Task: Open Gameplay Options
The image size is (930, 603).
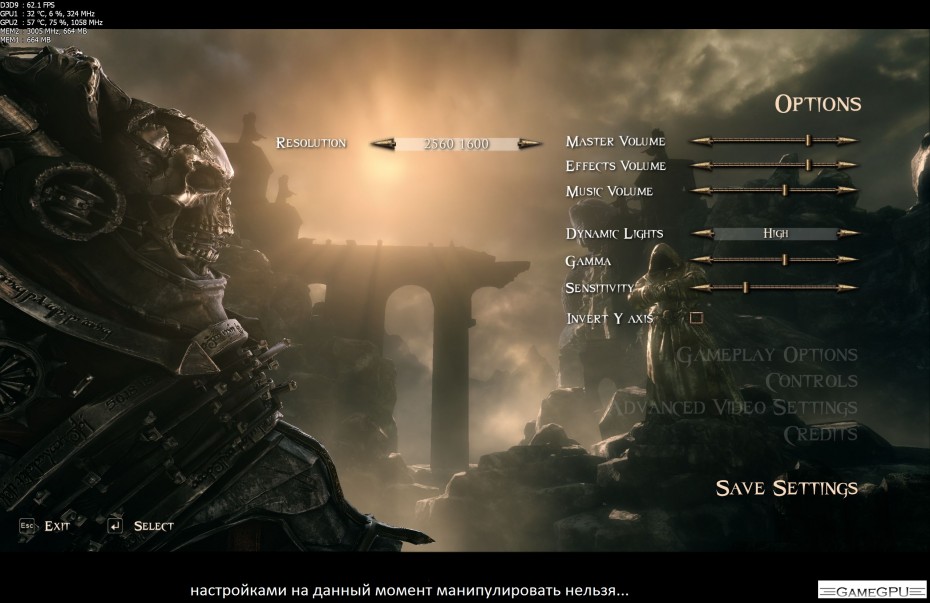Action: point(767,354)
